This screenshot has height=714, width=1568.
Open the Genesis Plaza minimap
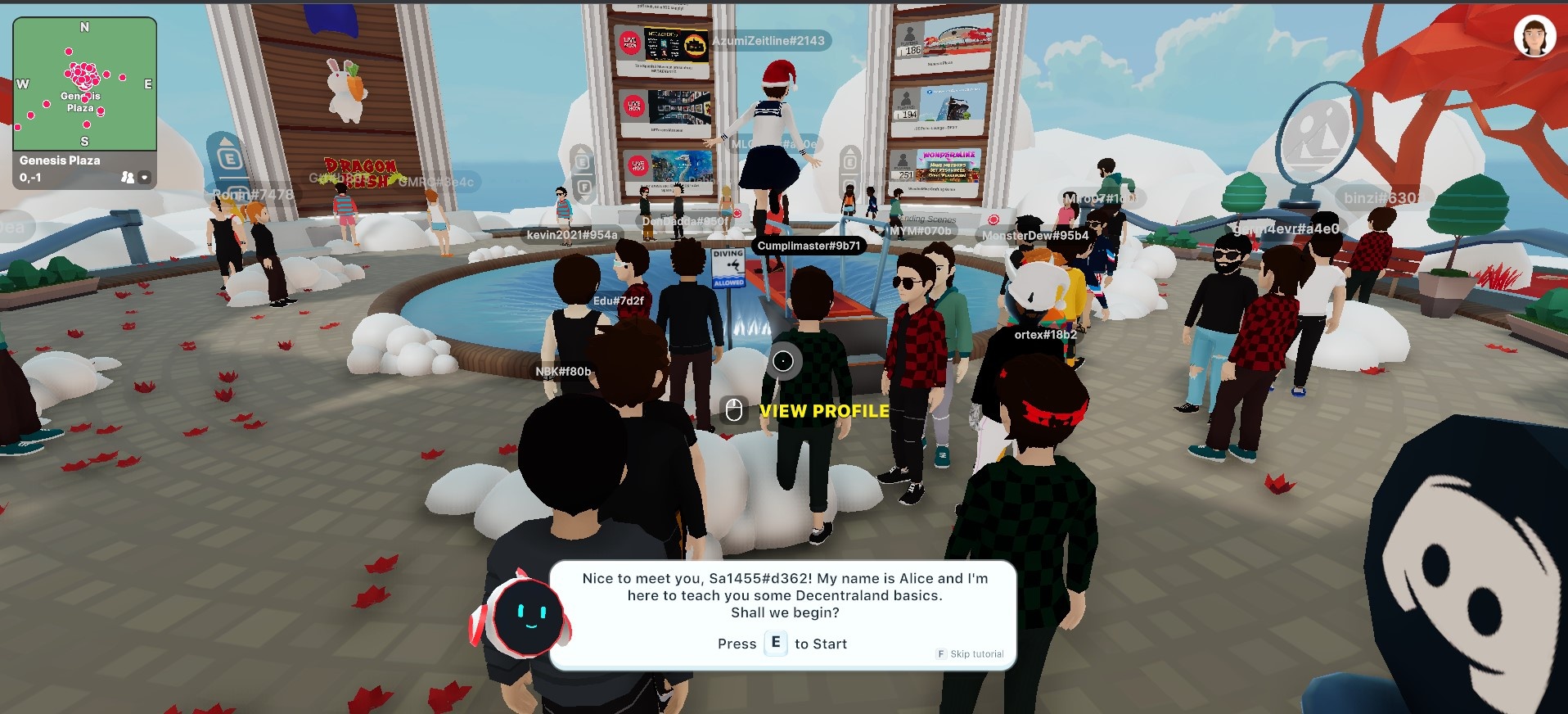[84, 84]
